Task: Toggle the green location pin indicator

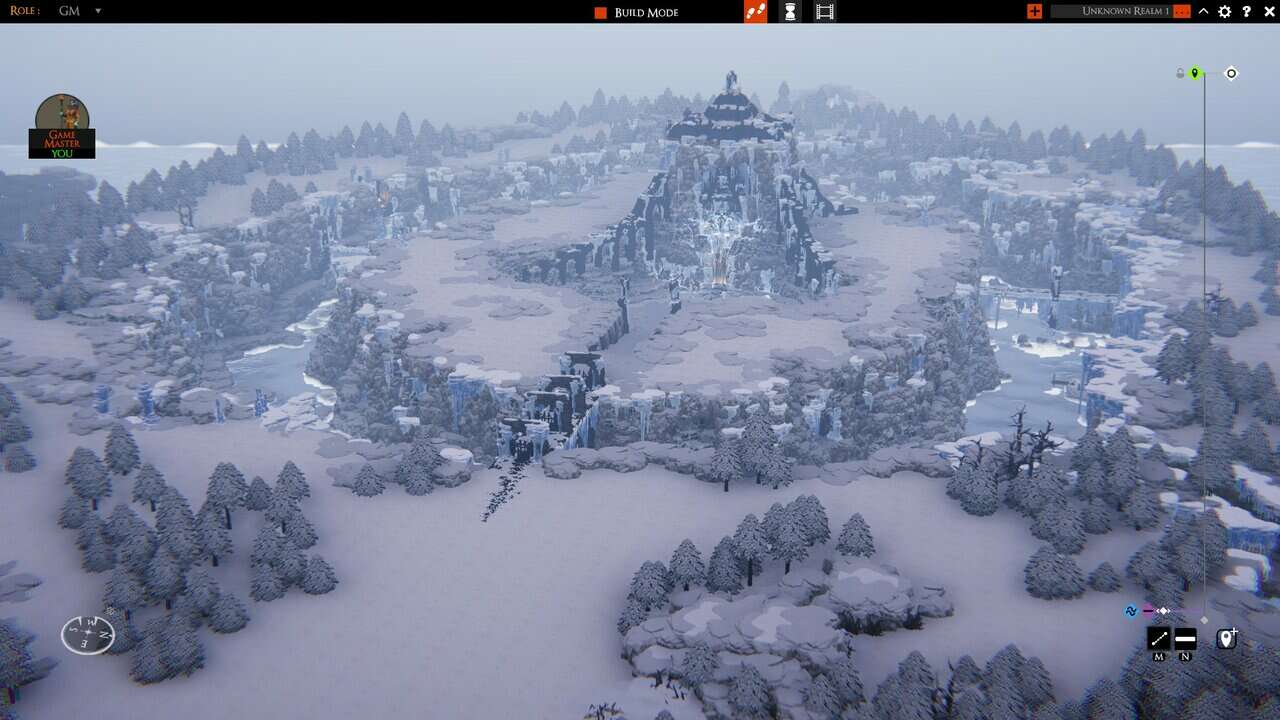Action: coord(1196,72)
